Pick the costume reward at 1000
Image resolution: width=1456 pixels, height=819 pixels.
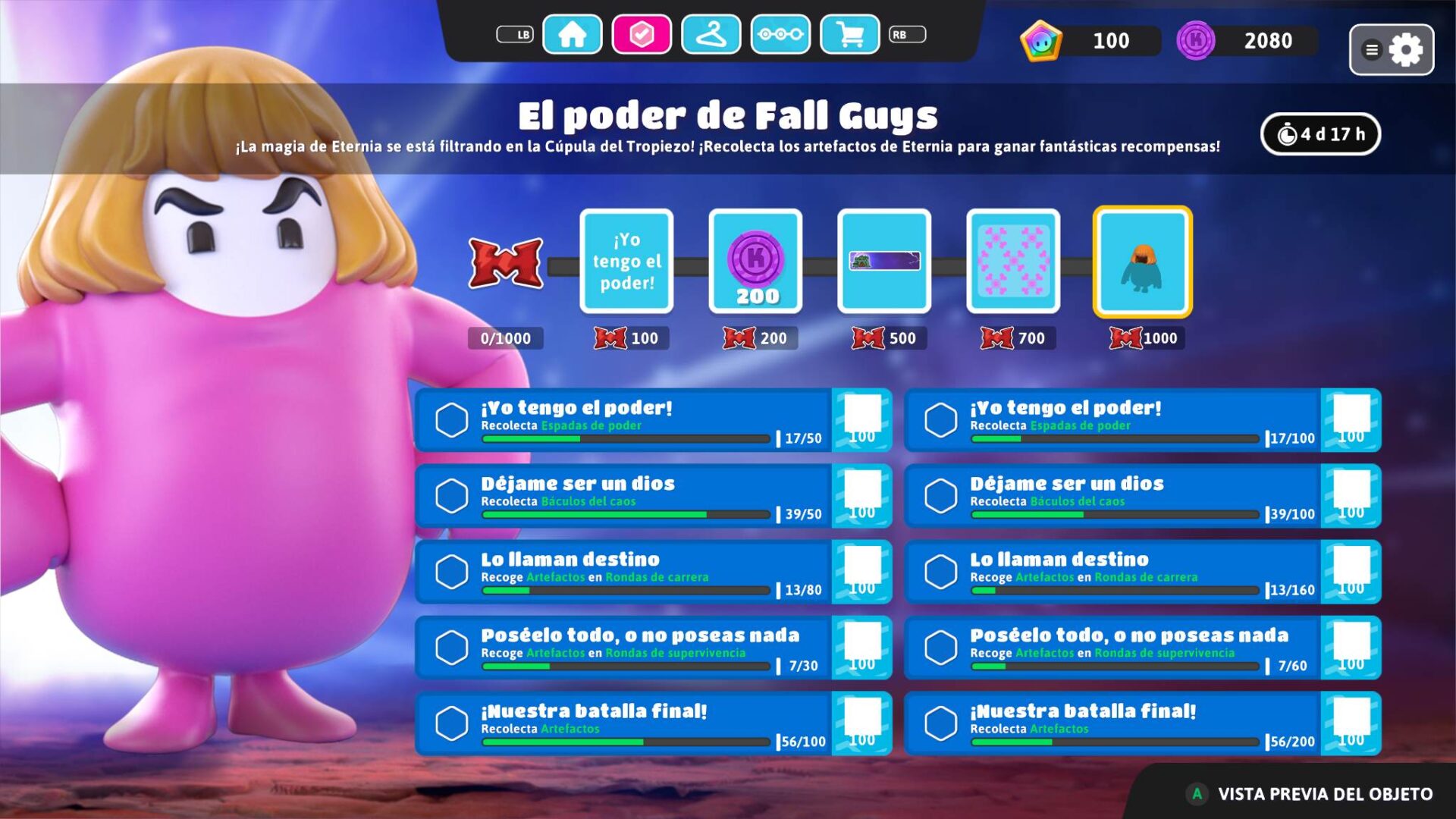[1142, 261]
